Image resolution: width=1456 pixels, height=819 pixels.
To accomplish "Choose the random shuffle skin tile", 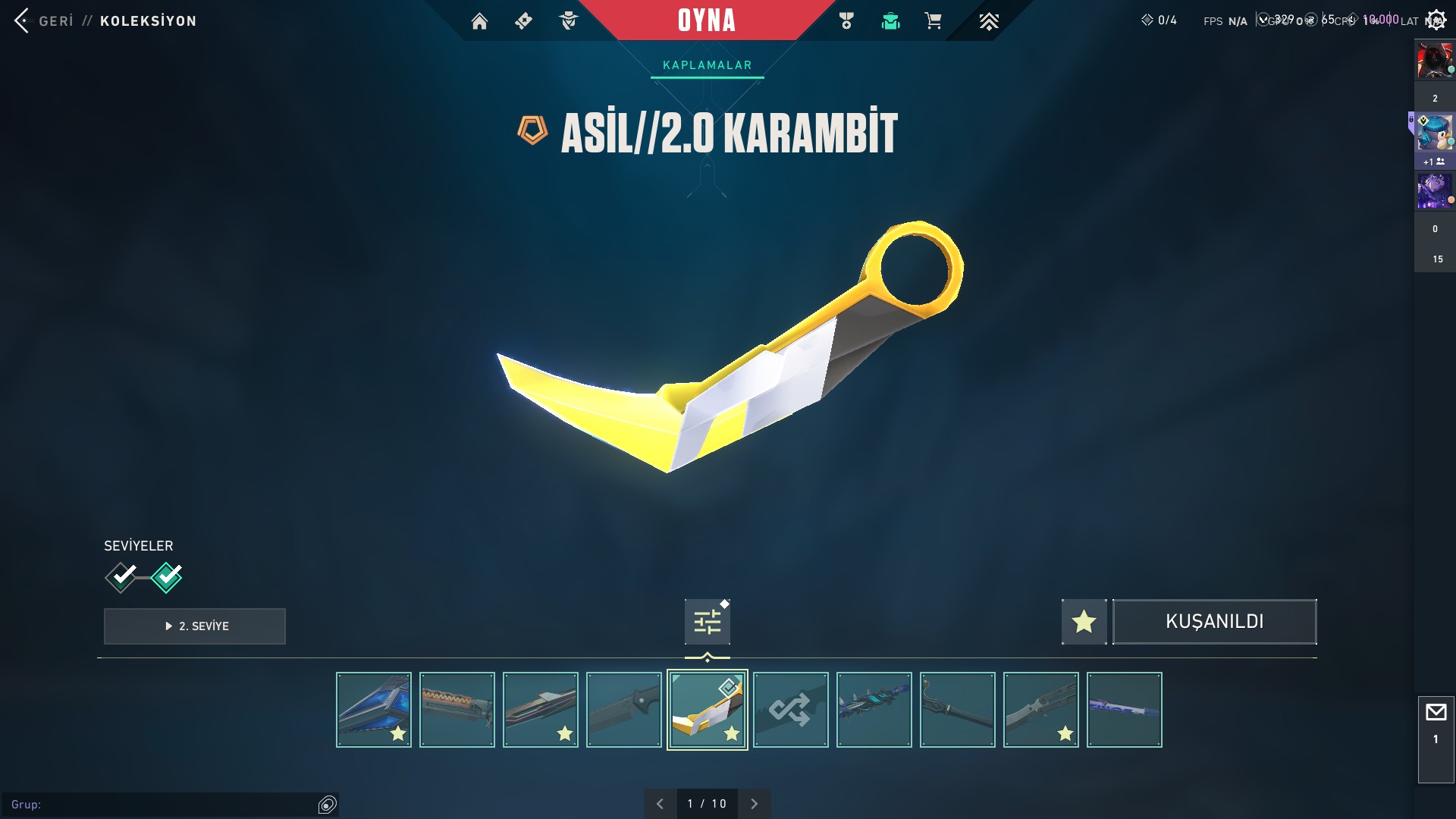I will pos(790,710).
